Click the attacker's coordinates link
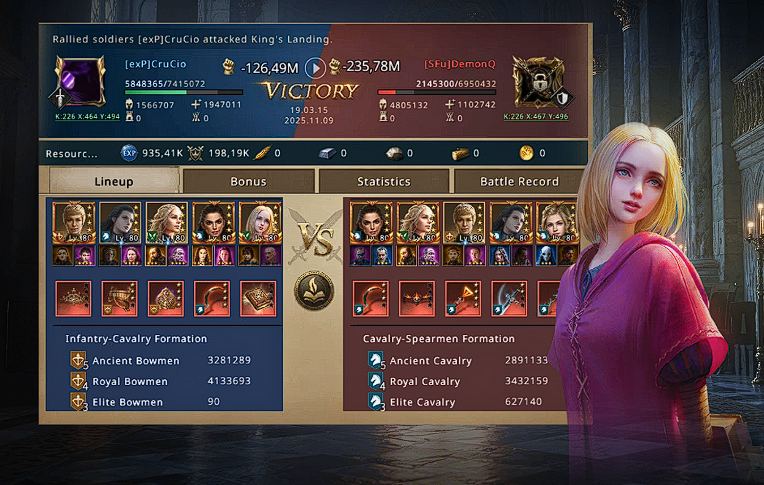This screenshot has height=485, width=764. click(x=86, y=116)
